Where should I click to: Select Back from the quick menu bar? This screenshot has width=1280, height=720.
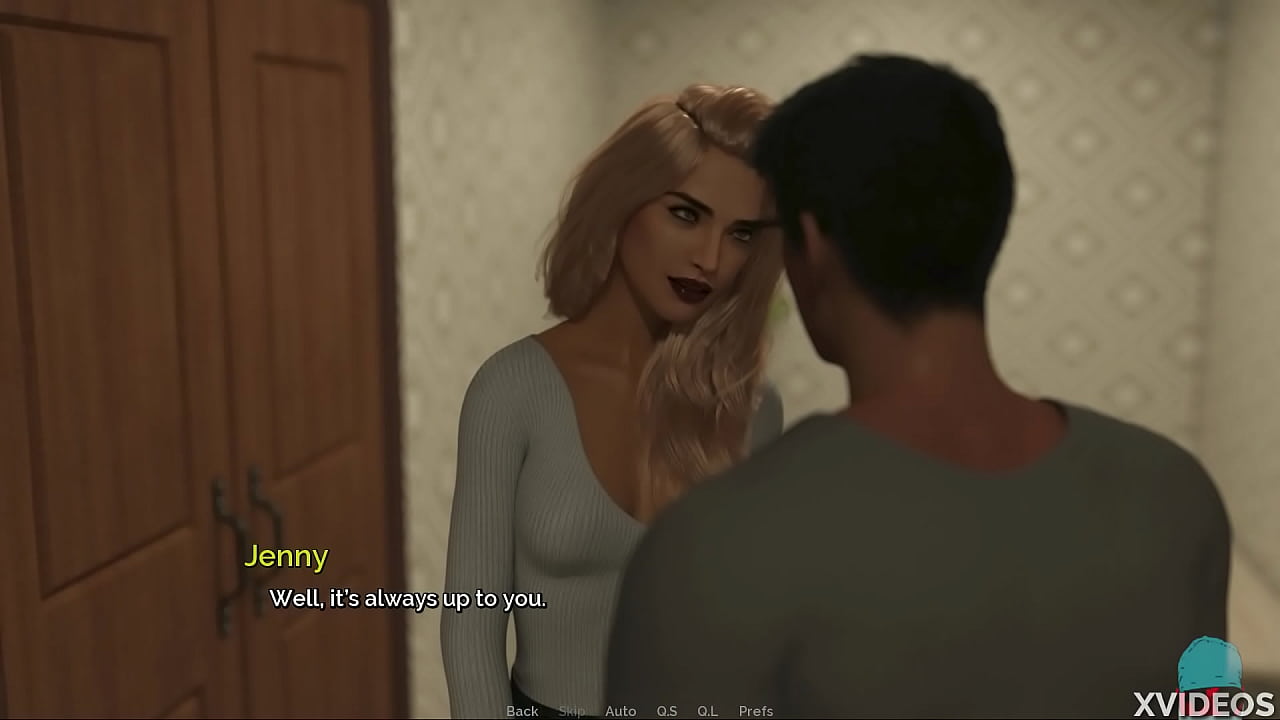click(523, 711)
